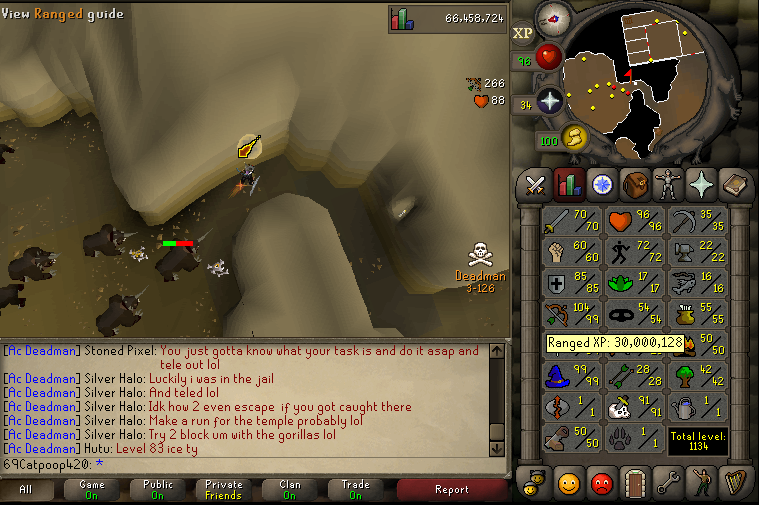The height and width of the screenshot is (505, 759).
Task: Switch chat filter to the All tab
Action: click(26, 490)
